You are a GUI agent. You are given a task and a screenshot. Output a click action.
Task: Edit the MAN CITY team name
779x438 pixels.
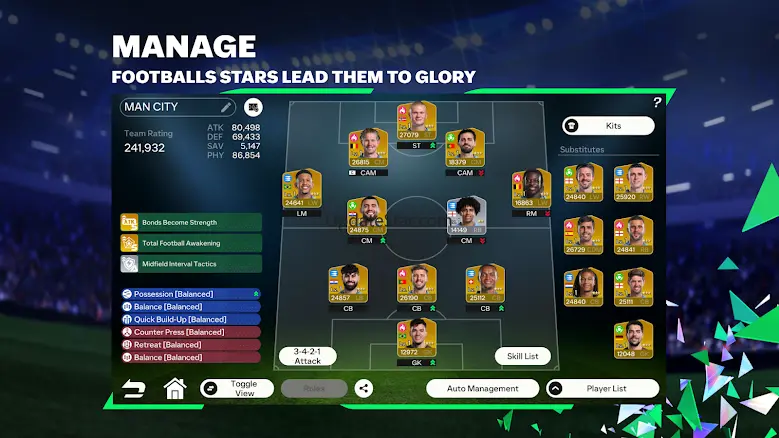[226, 107]
